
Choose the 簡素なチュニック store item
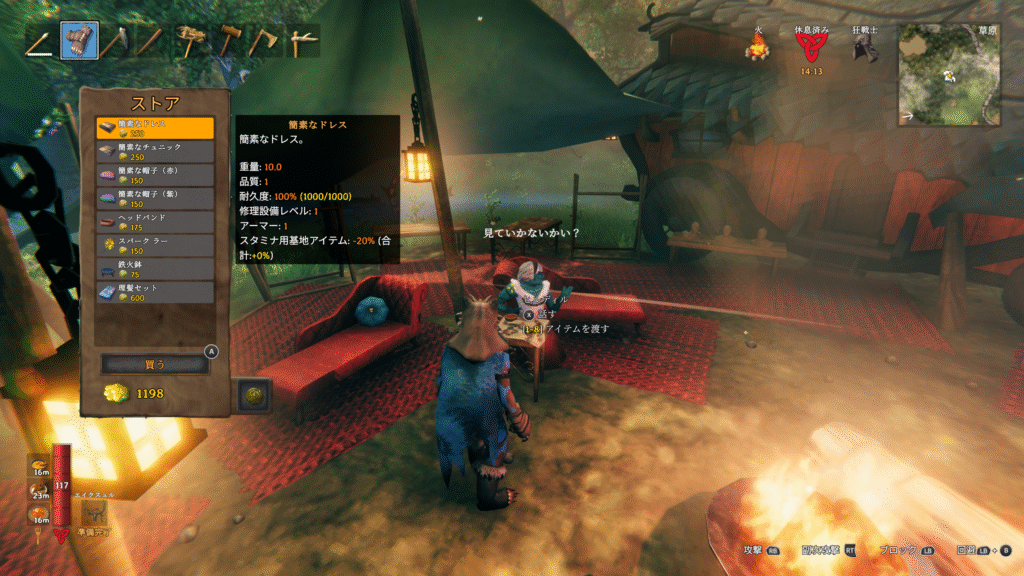tap(155, 152)
